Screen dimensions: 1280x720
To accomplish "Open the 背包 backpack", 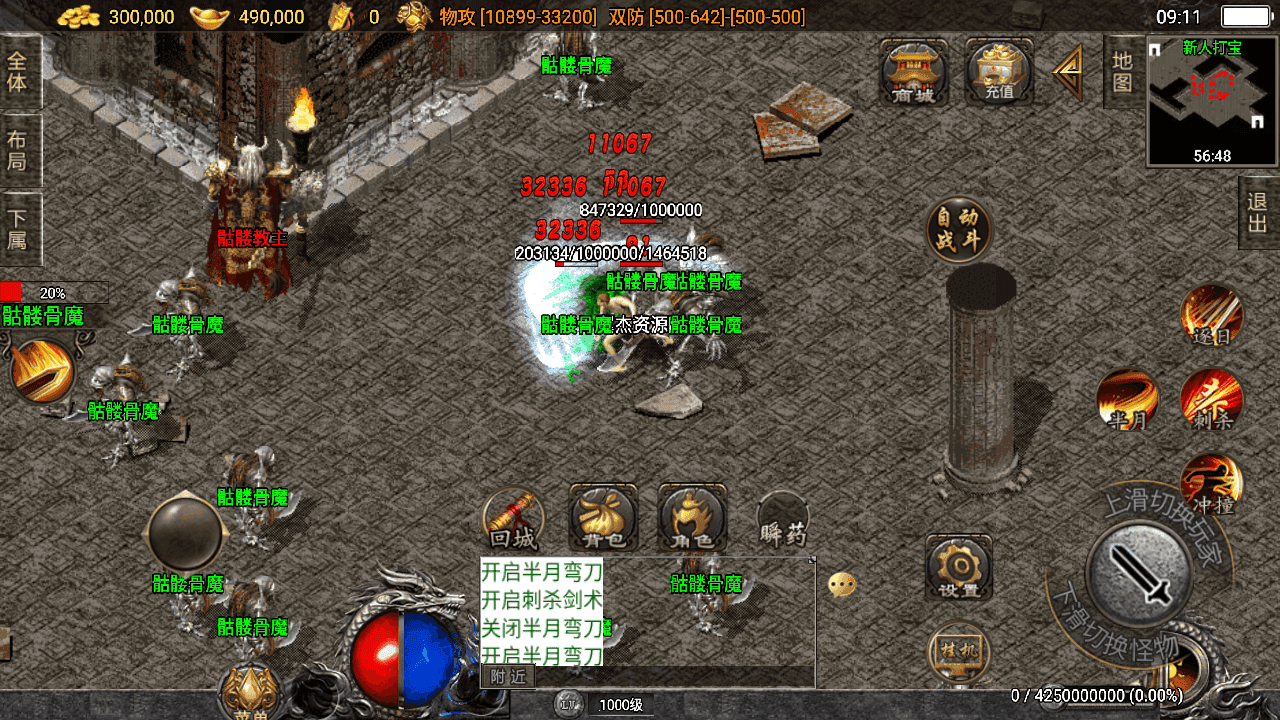I will coord(603,520).
